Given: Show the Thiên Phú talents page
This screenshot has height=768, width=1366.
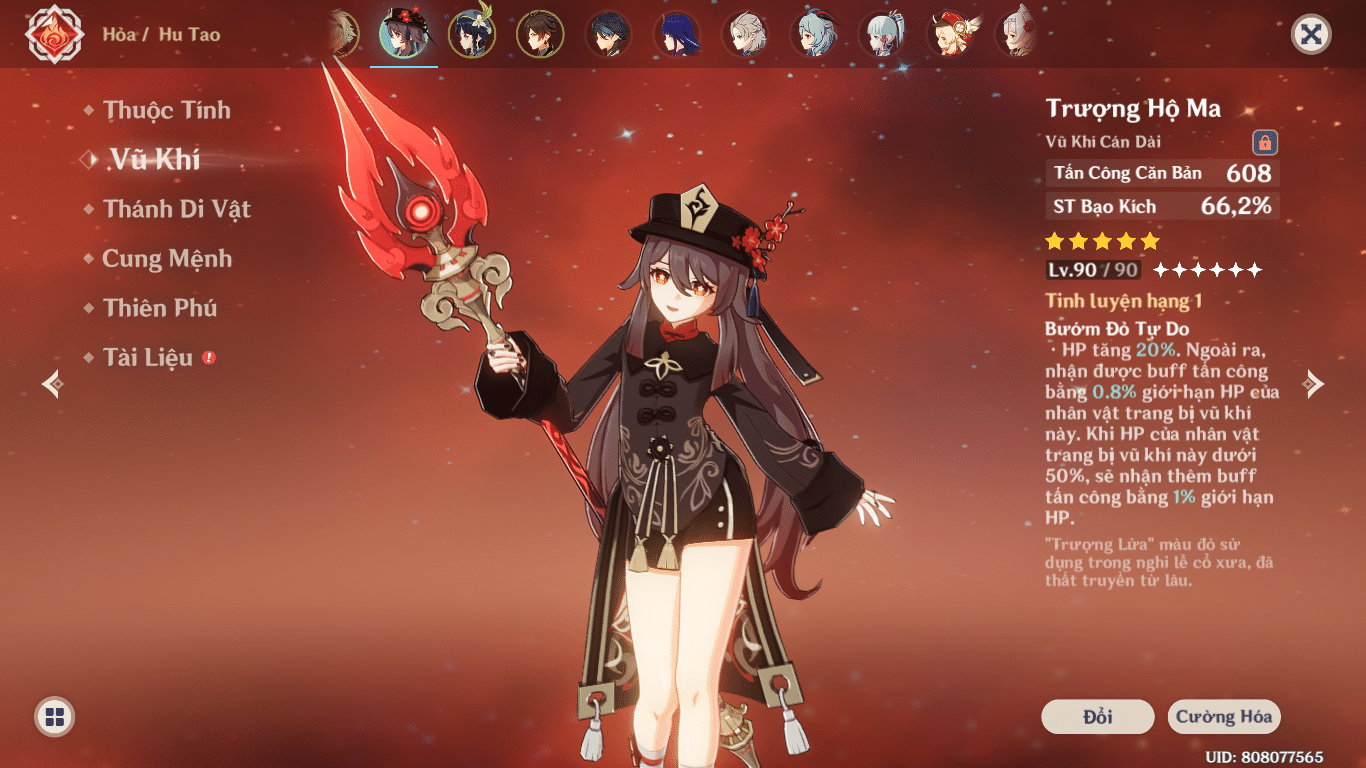Looking at the screenshot, I should 160,308.
